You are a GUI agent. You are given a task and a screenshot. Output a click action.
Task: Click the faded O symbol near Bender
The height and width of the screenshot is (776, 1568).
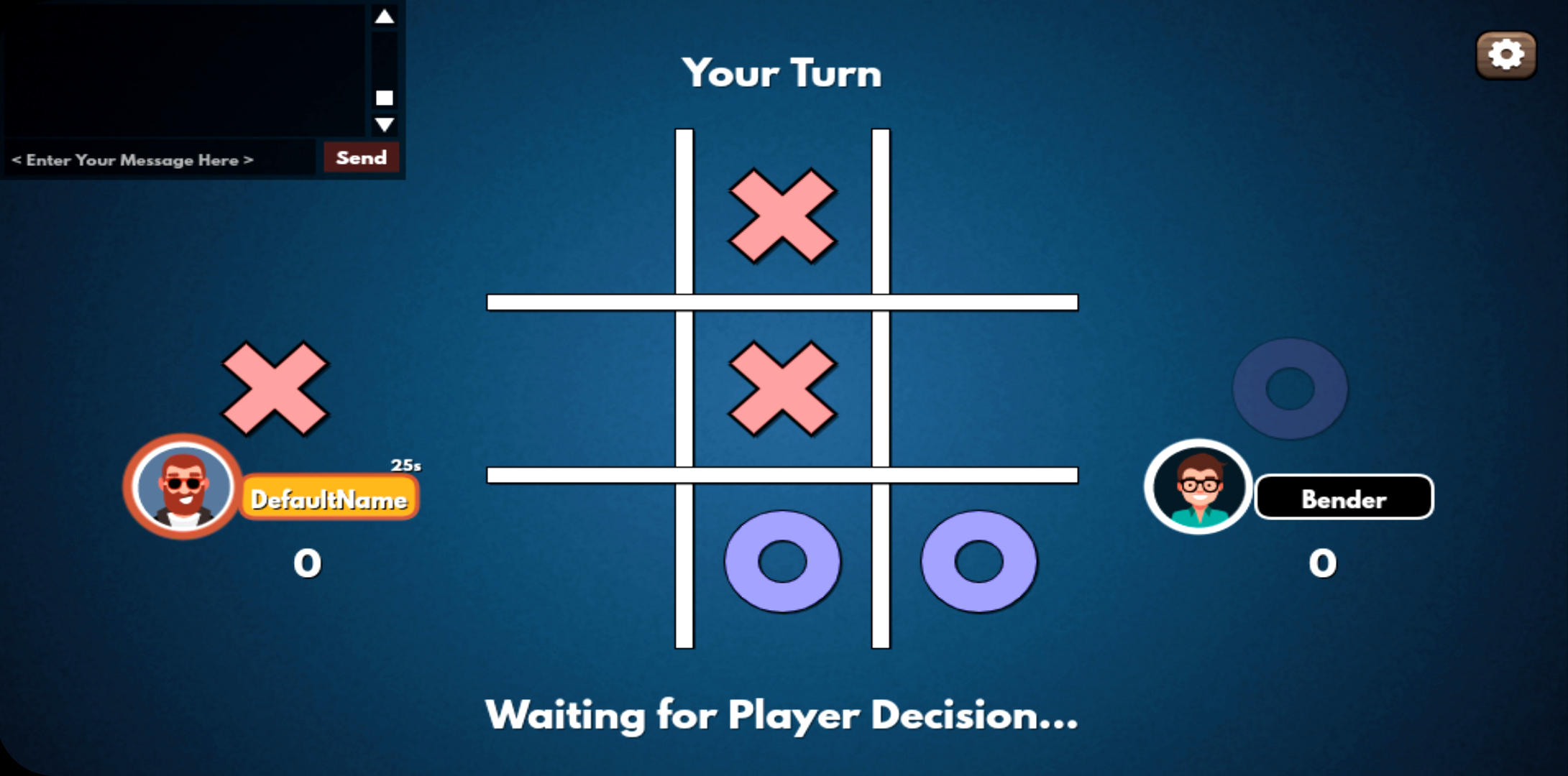point(1290,389)
